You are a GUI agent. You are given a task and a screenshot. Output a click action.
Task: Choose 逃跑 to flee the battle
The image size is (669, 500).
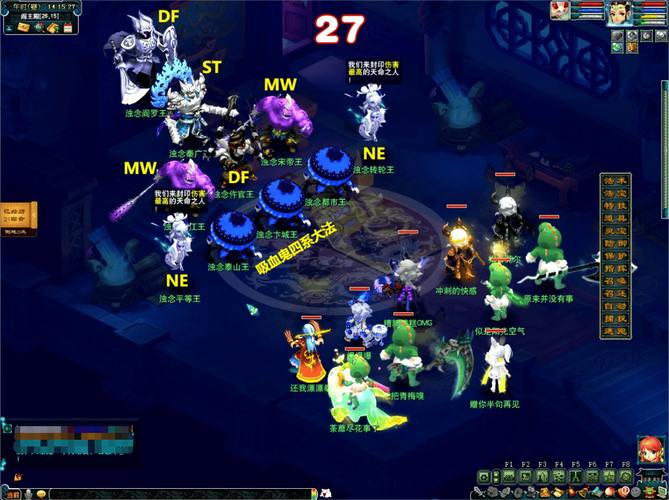click(616, 331)
